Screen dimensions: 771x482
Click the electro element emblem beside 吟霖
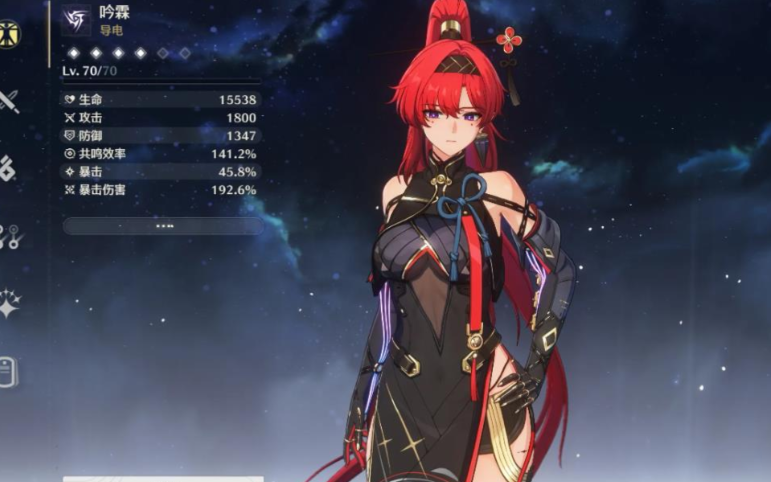click(75, 19)
